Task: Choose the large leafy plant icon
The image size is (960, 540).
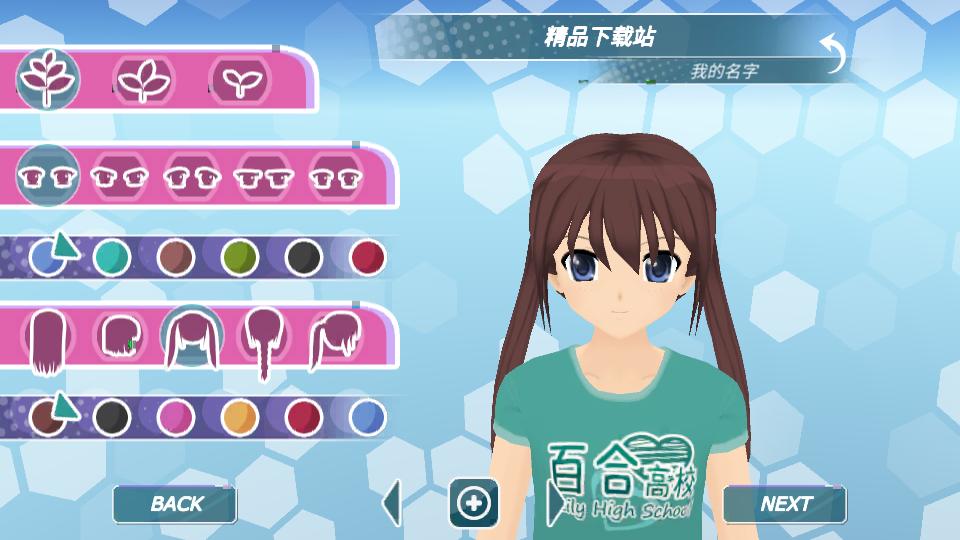Action: pyautogui.click(x=47, y=78)
